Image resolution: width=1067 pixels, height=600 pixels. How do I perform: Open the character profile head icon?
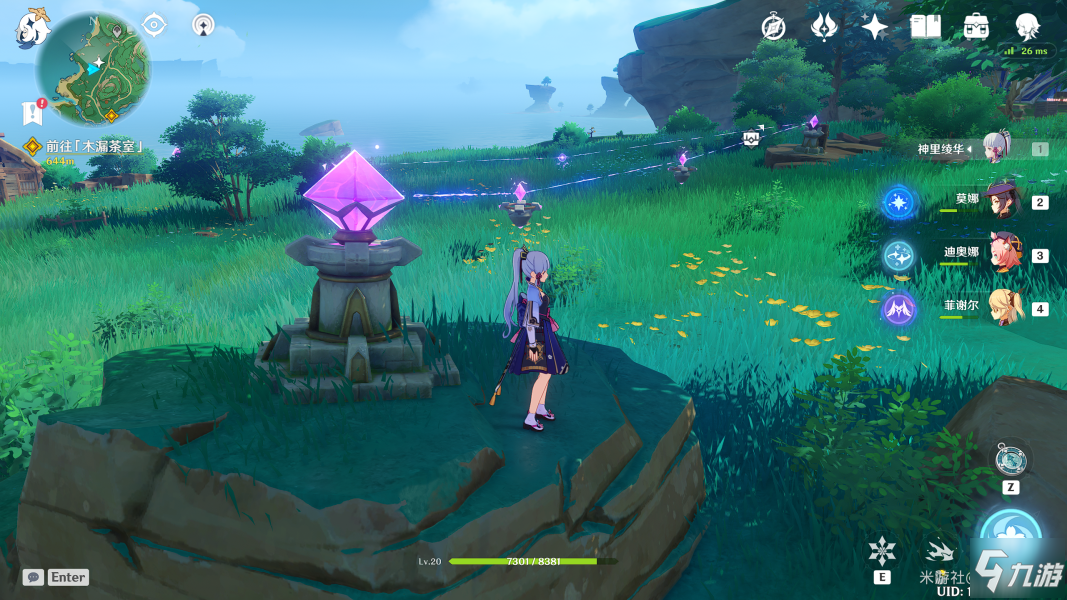click(x=1027, y=27)
